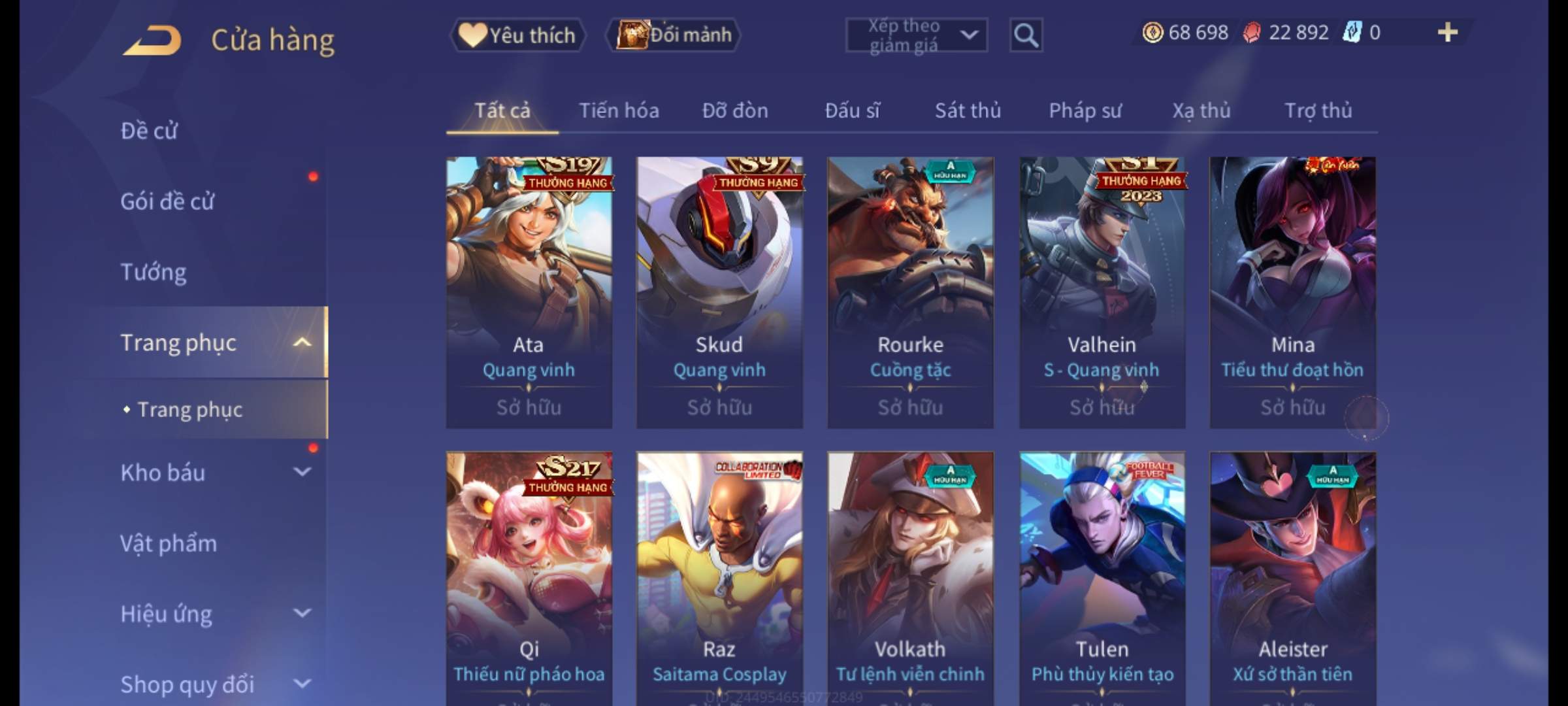This screenshot has width=1568, height=706.
Task: Open the Tướng heroes section
Action: 154,272
